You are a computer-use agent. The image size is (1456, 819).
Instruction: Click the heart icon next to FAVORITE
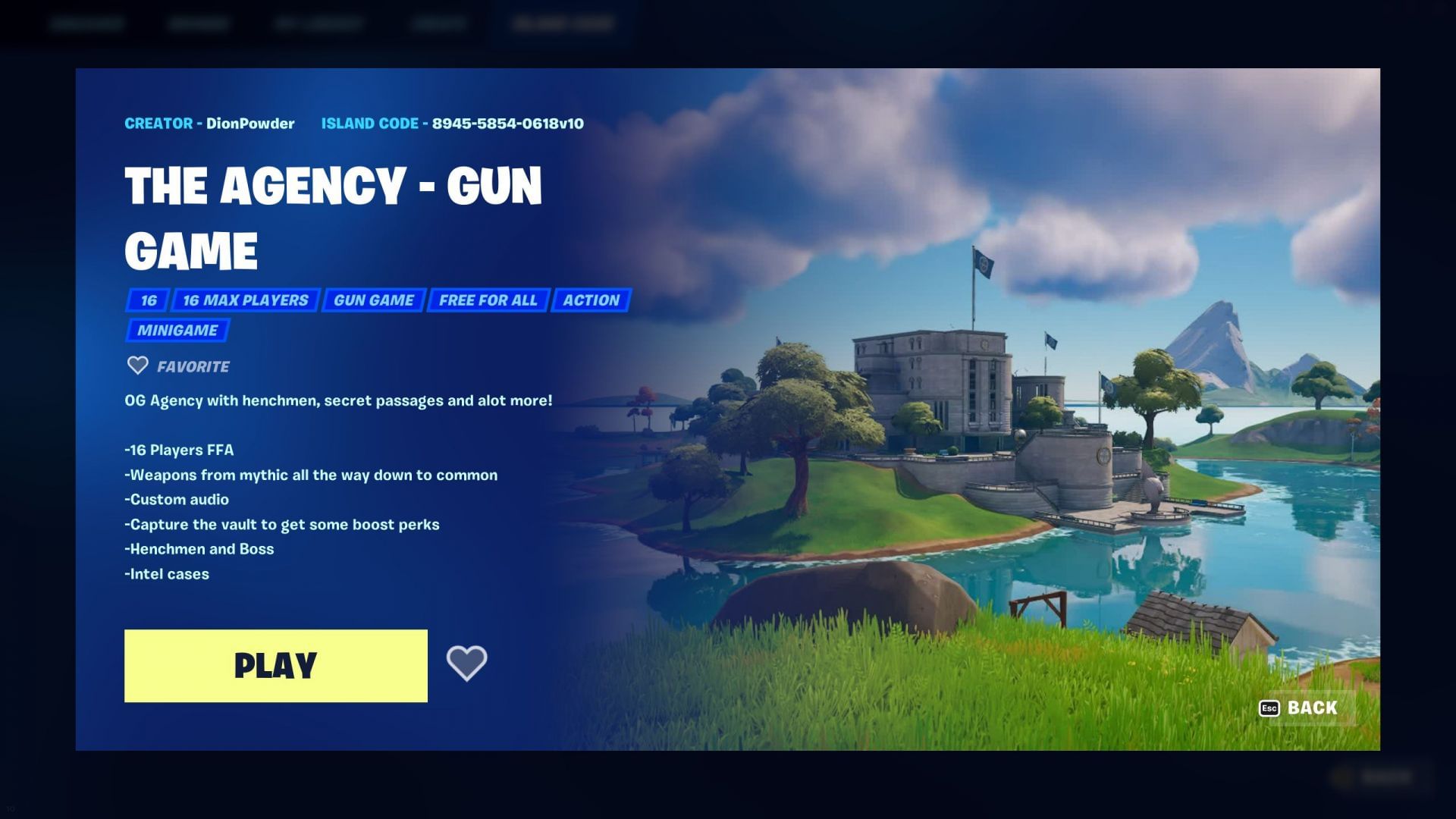pyautogui.click(x=137, y=366)
